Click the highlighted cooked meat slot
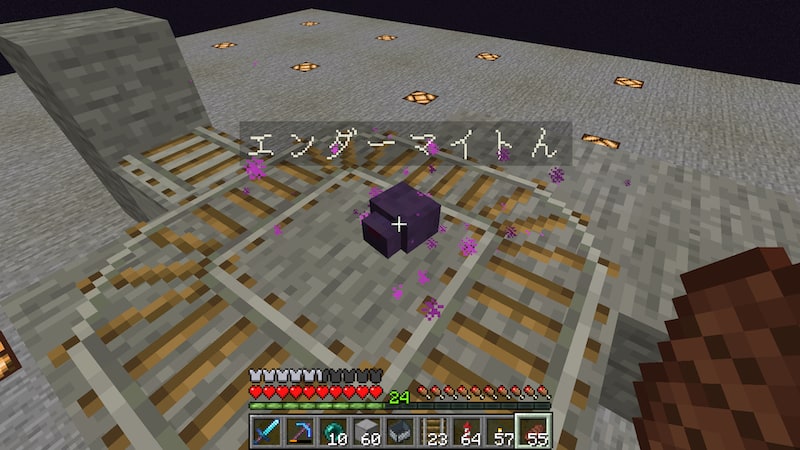The width and height of the screenshot is (800, 450). [x=531, y=432]
